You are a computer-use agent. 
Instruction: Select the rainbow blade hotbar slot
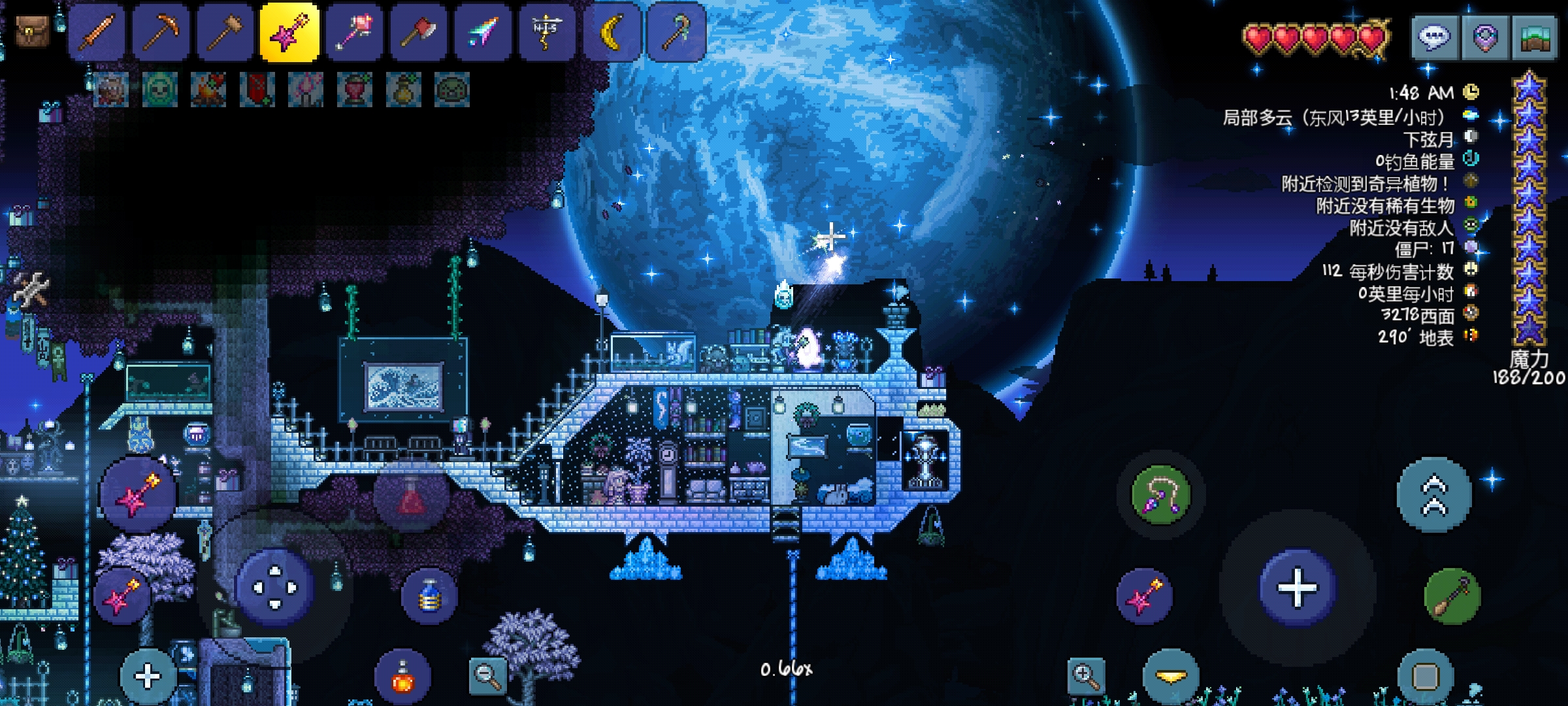coord(483,31)
